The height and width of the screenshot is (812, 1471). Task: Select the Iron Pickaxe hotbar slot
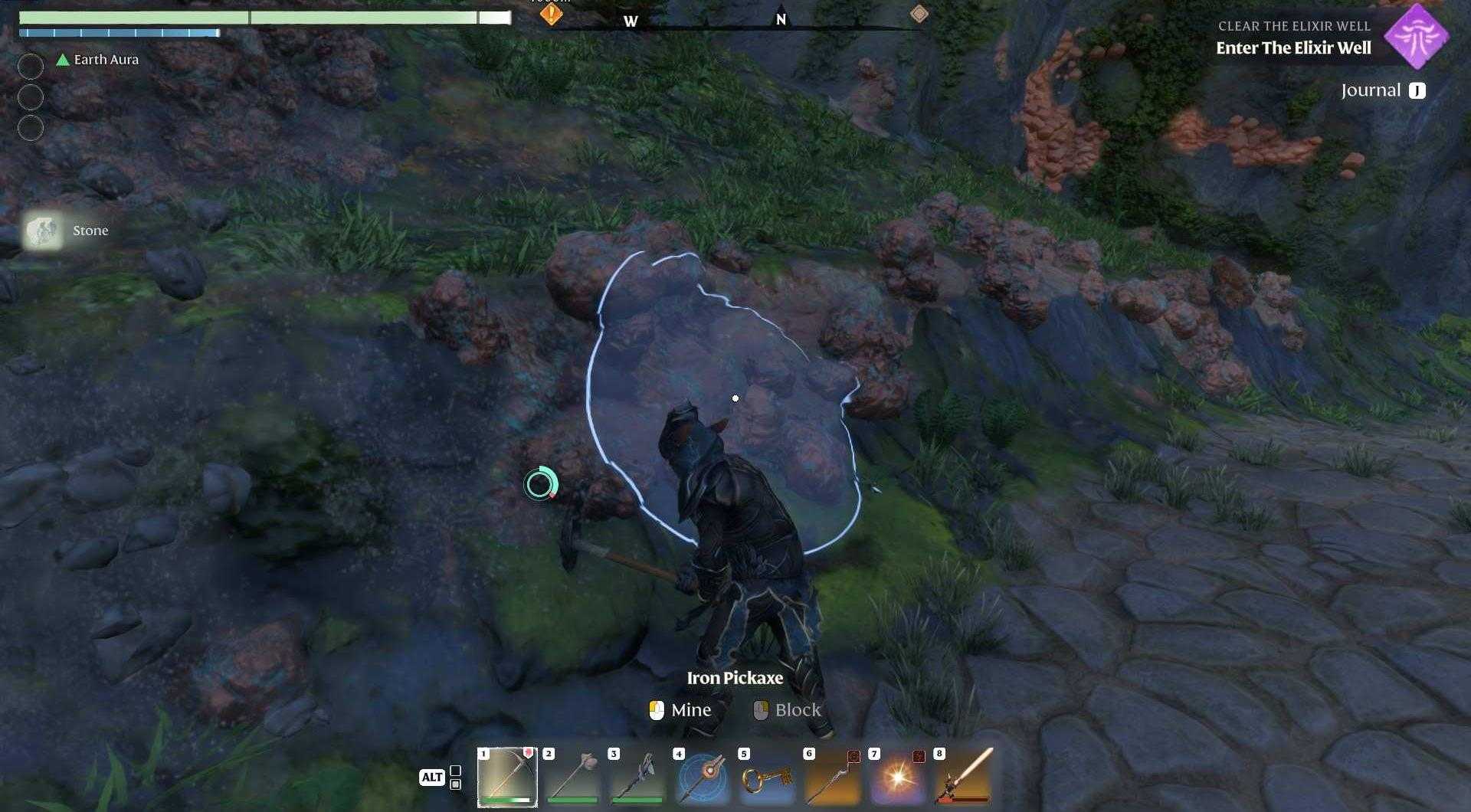(x=507, y=777)
